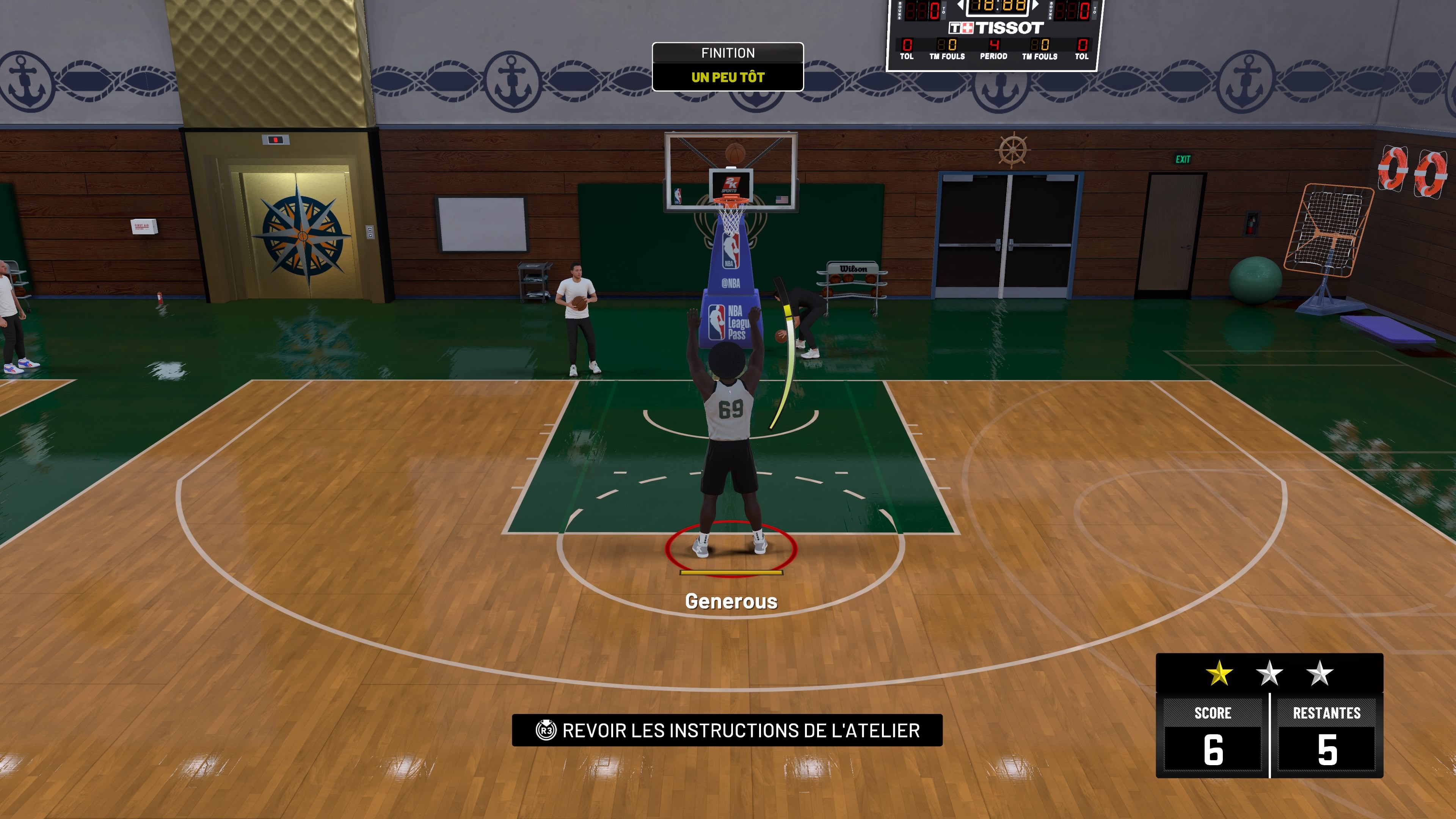This screenshot has height=819, width=1456.
Task: Click the TOL indicator on the scoreboard left
Action: coord(907,56)
